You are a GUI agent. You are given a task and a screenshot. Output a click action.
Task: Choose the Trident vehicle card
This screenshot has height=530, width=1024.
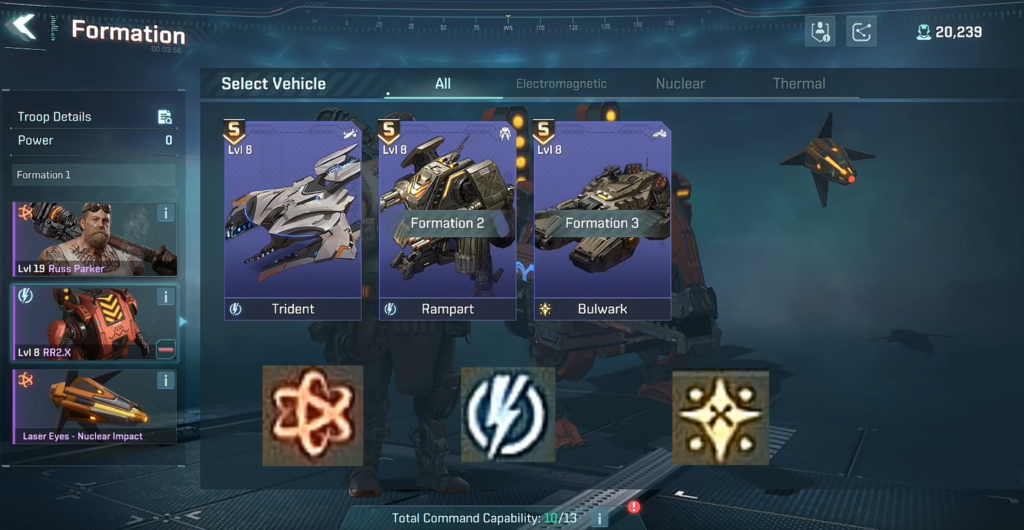[293, 220]
